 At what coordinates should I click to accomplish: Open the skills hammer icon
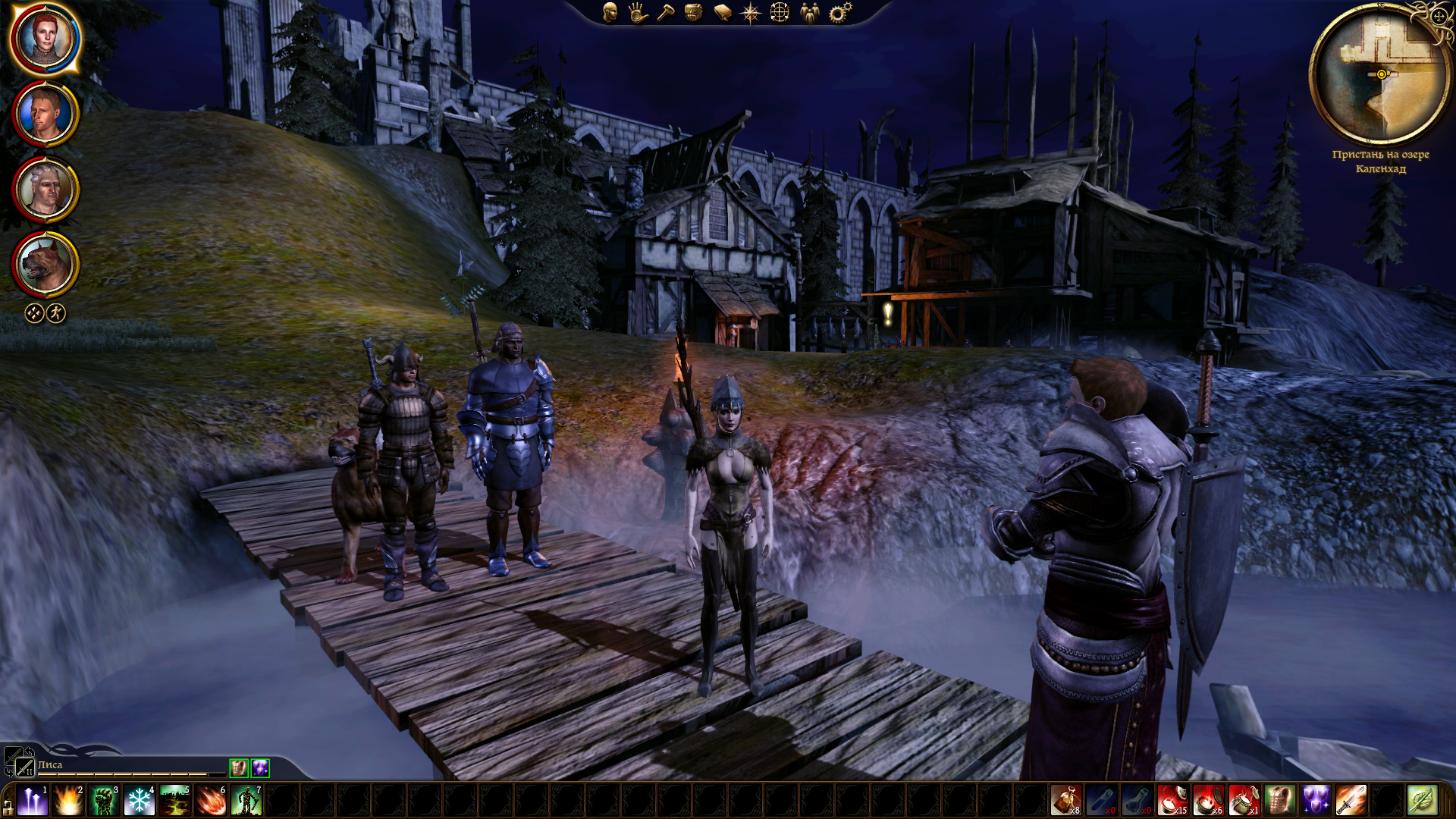pos(666,12)
